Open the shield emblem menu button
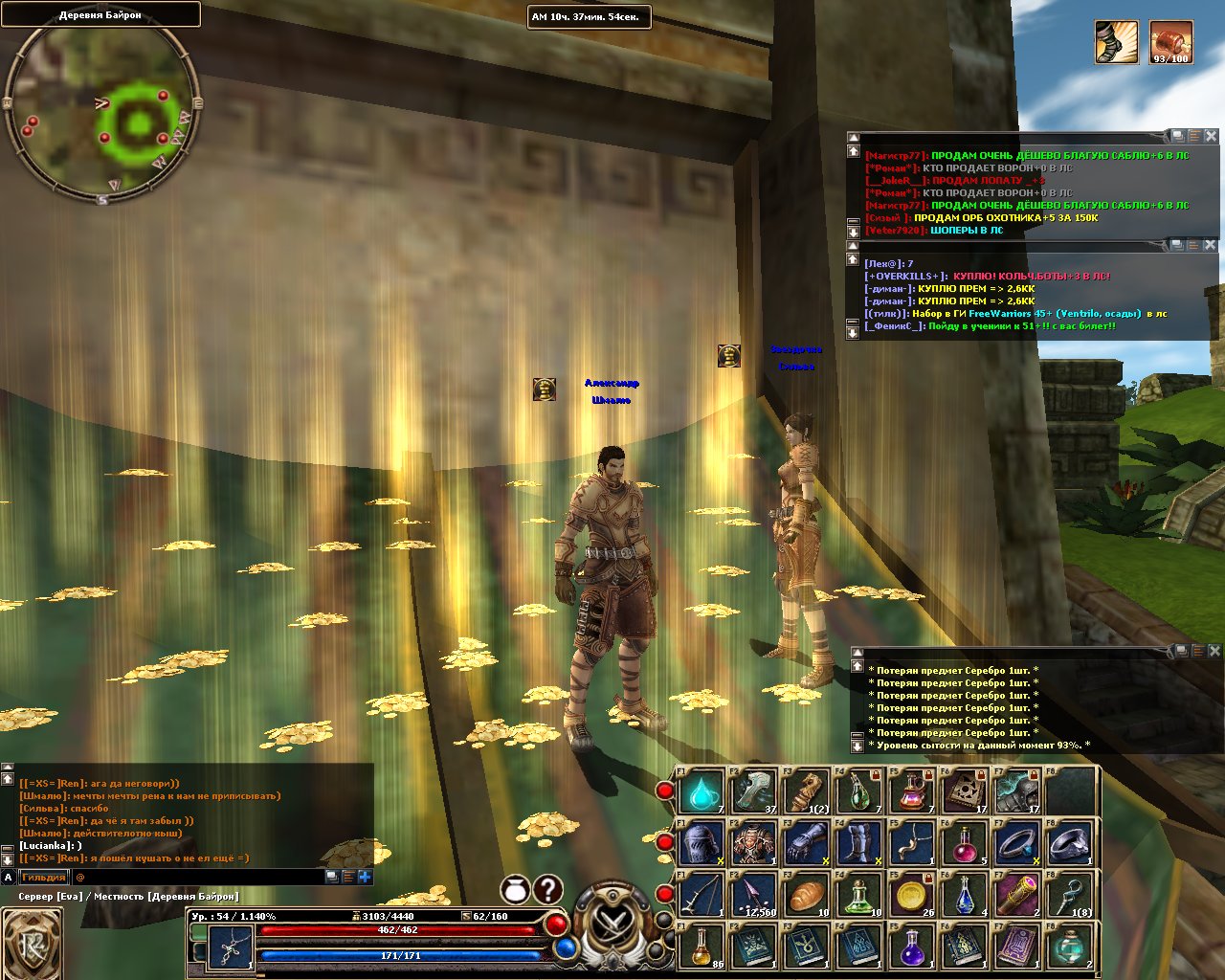Image resolution: width=1225 pixels, height=980 pixels. click(x=32, y=944)
